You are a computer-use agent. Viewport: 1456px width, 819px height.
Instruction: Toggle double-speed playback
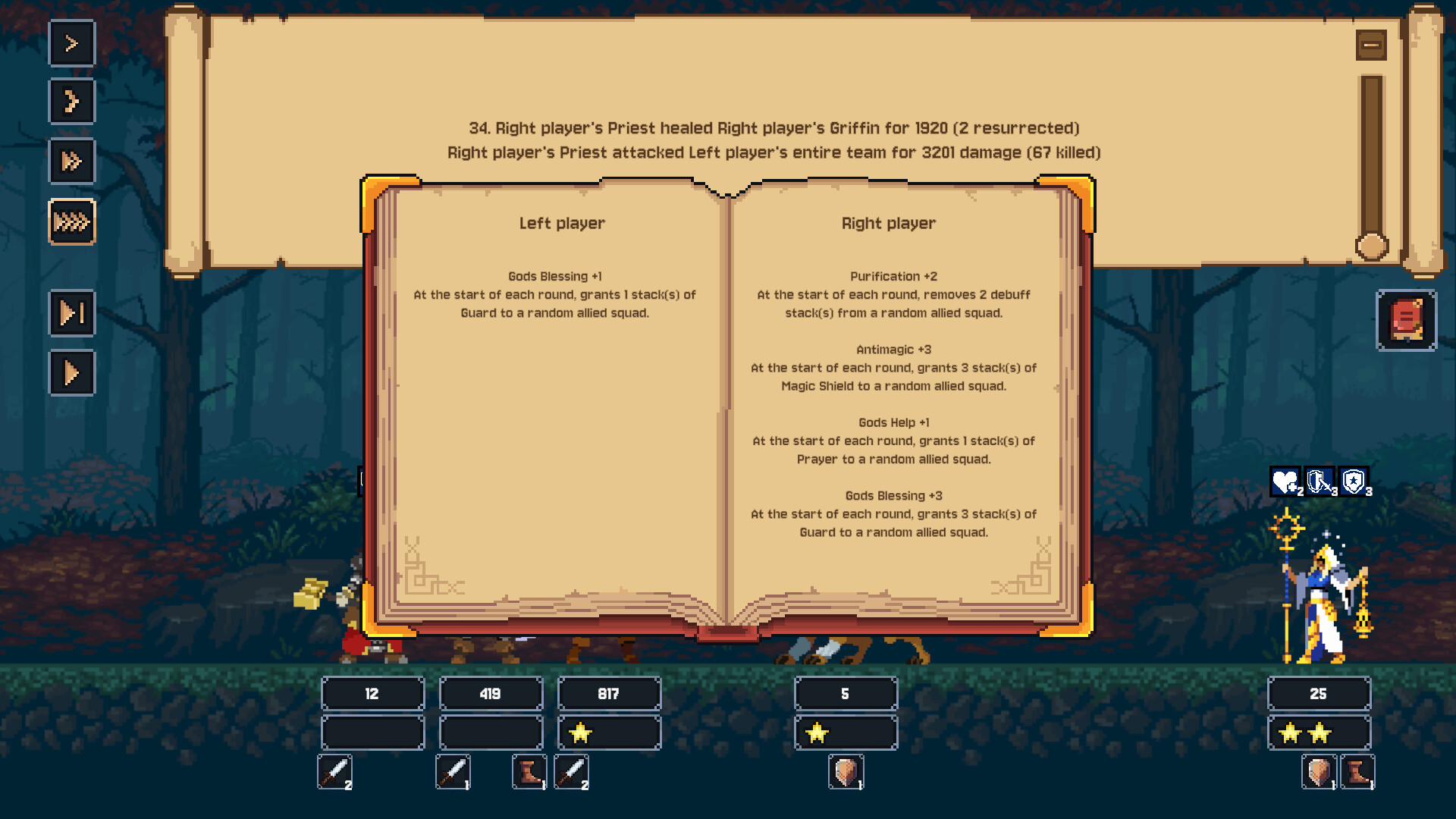[x=71, y=102]
